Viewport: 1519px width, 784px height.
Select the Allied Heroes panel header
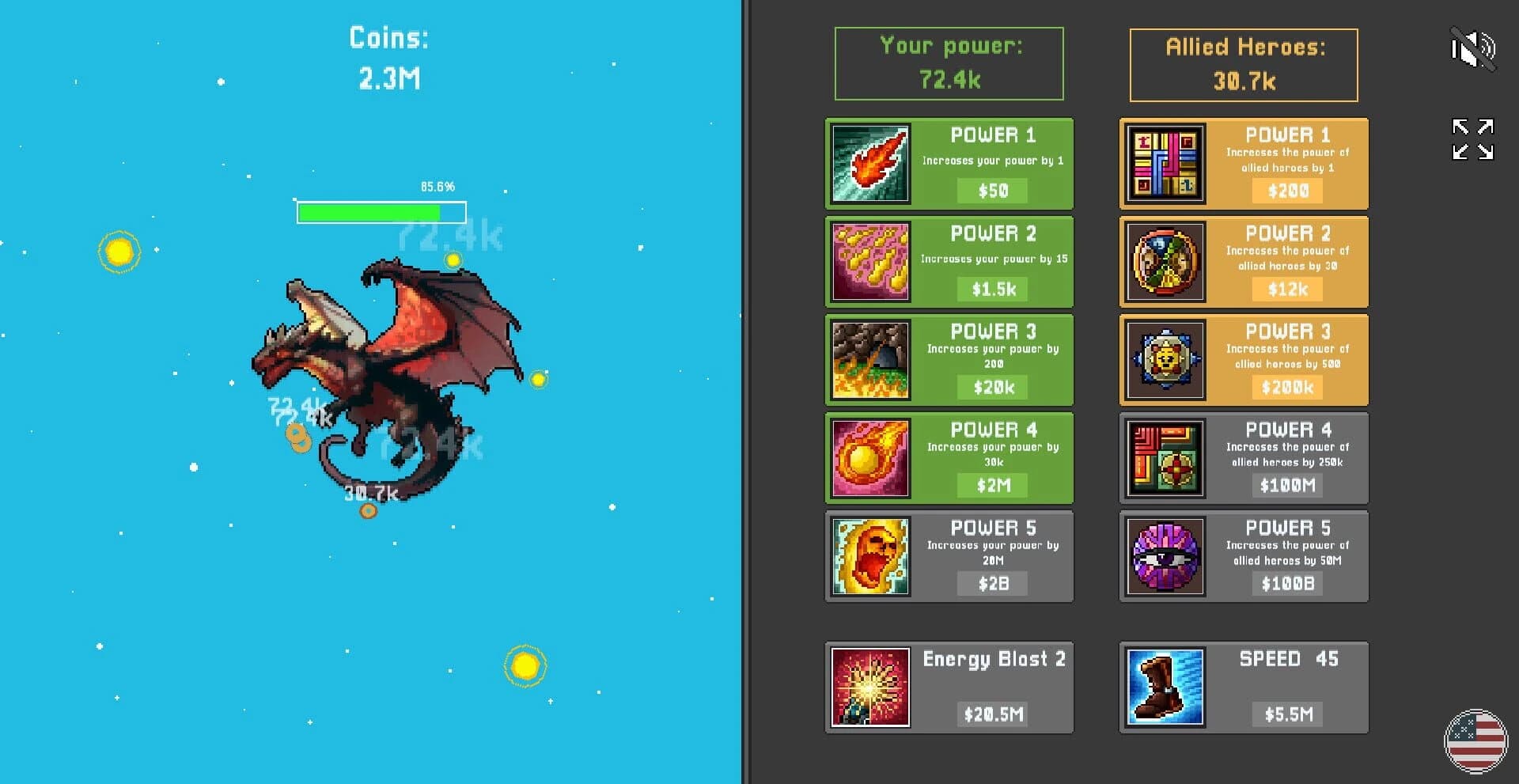point(1243,63)
